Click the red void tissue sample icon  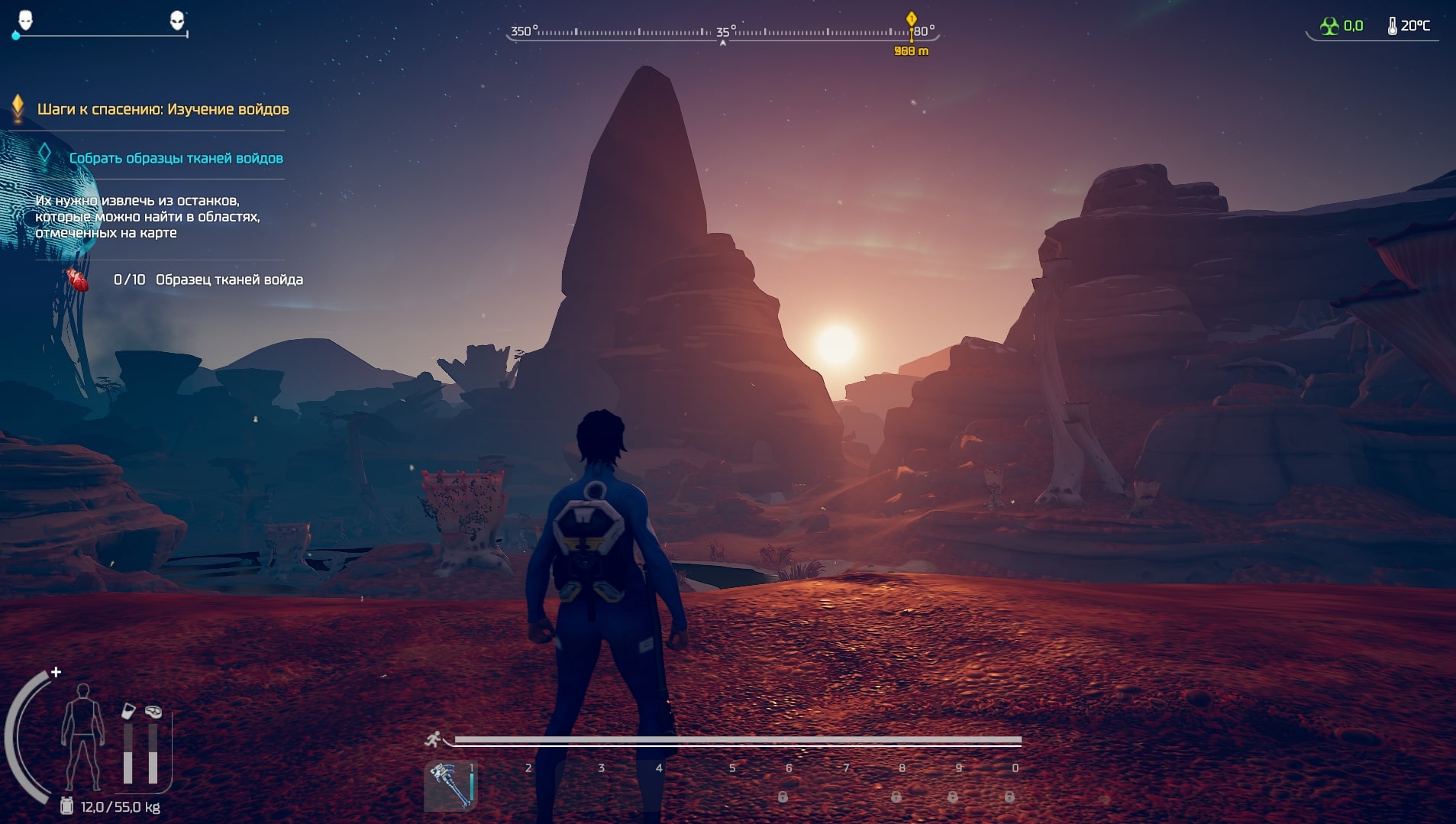(77, 280)
